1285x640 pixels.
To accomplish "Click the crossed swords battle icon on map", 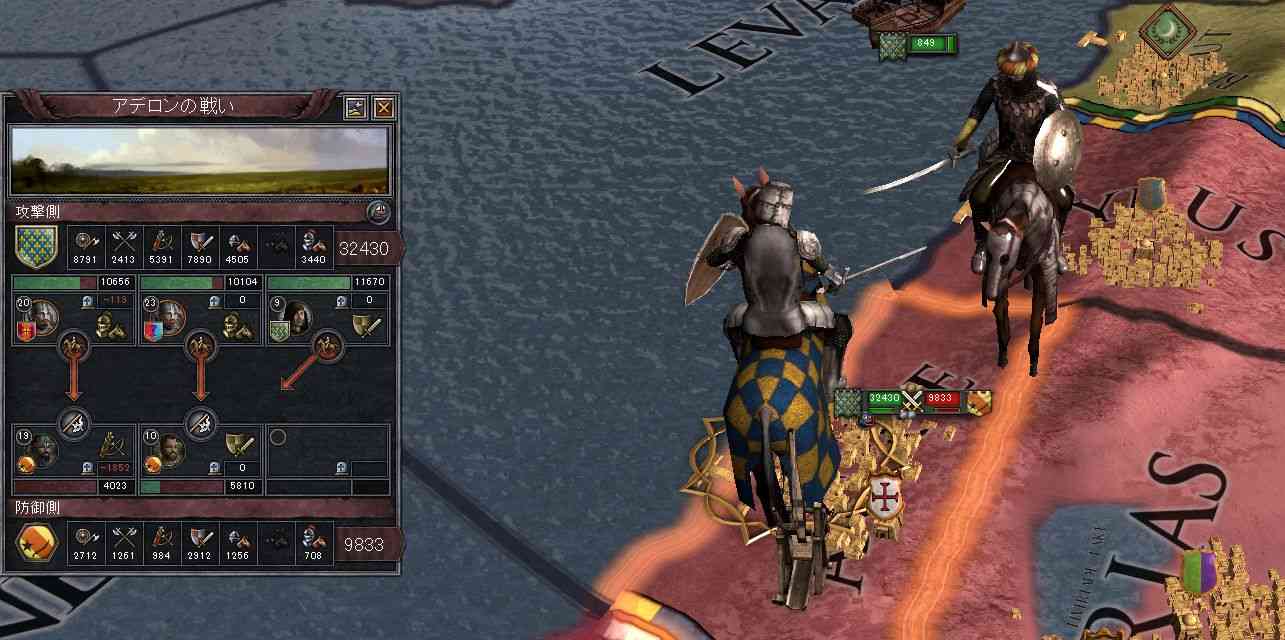I will click(x=911, y=398).
